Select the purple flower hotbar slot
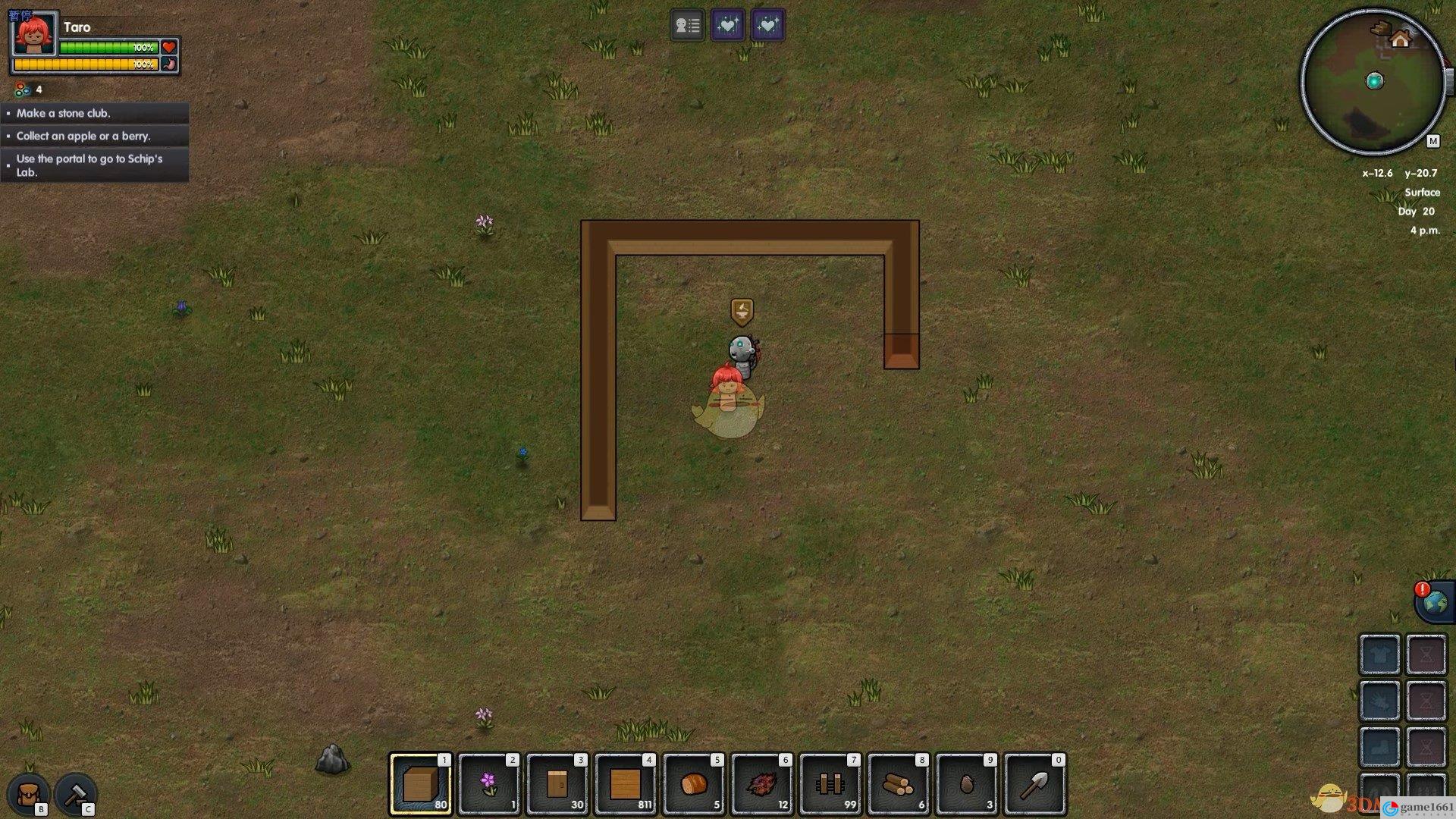 [x=489, y=784]
